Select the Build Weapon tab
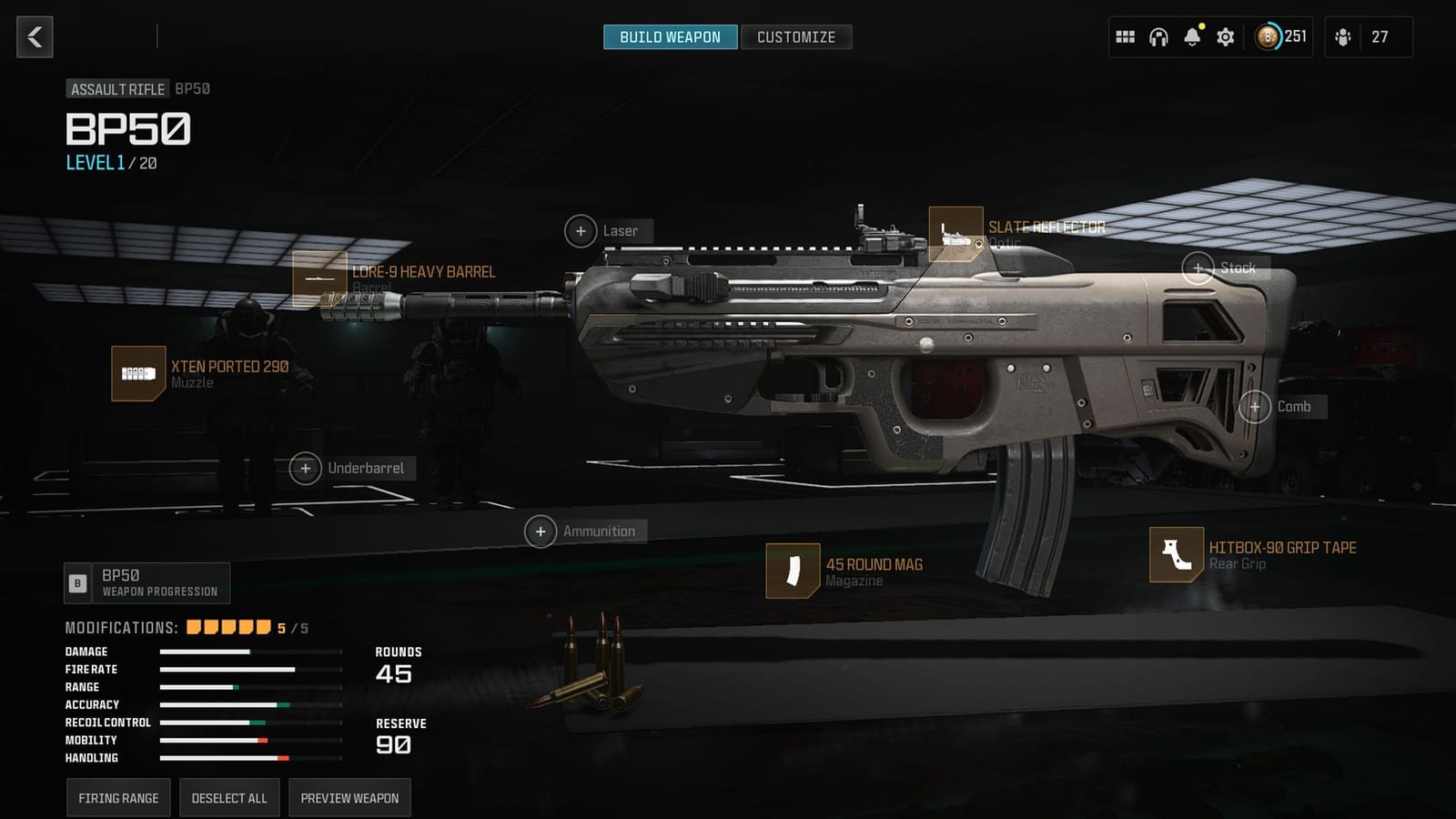The width and height of the screenshot is (1456, 819). click(x=671, y=37)
